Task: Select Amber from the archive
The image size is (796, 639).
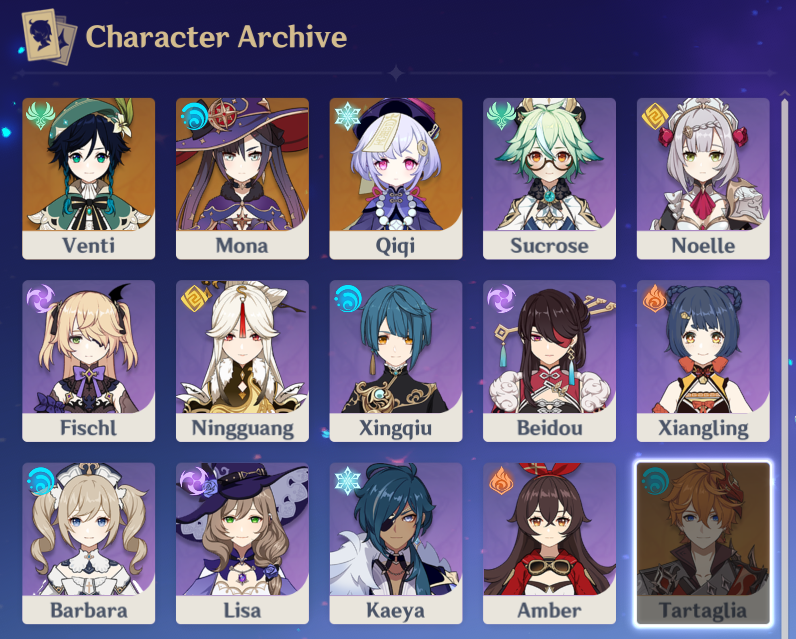Action: pos(549,542)
